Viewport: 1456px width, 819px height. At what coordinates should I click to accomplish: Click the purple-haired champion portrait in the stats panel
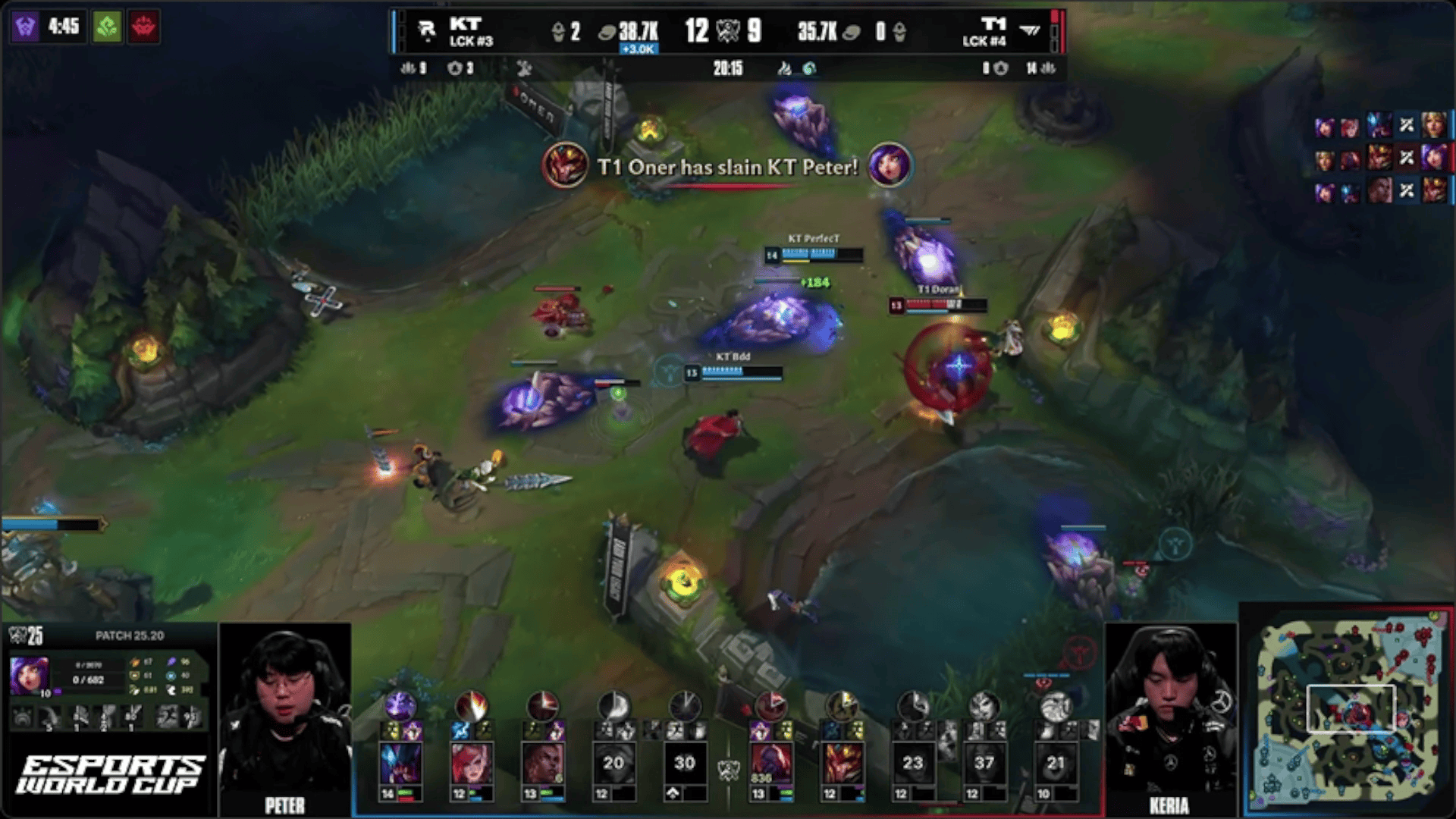(x=30, y=675)
